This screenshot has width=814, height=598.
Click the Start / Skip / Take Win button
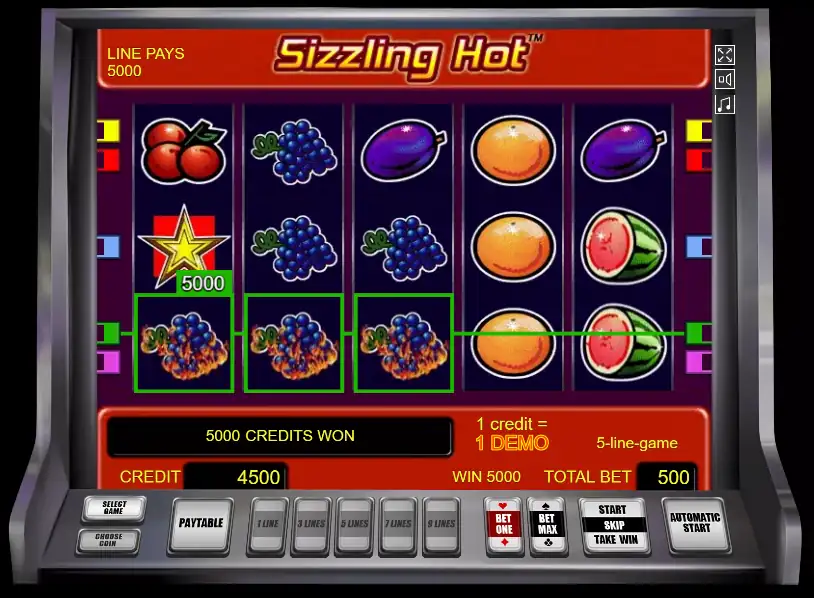[x=613, y=523]
